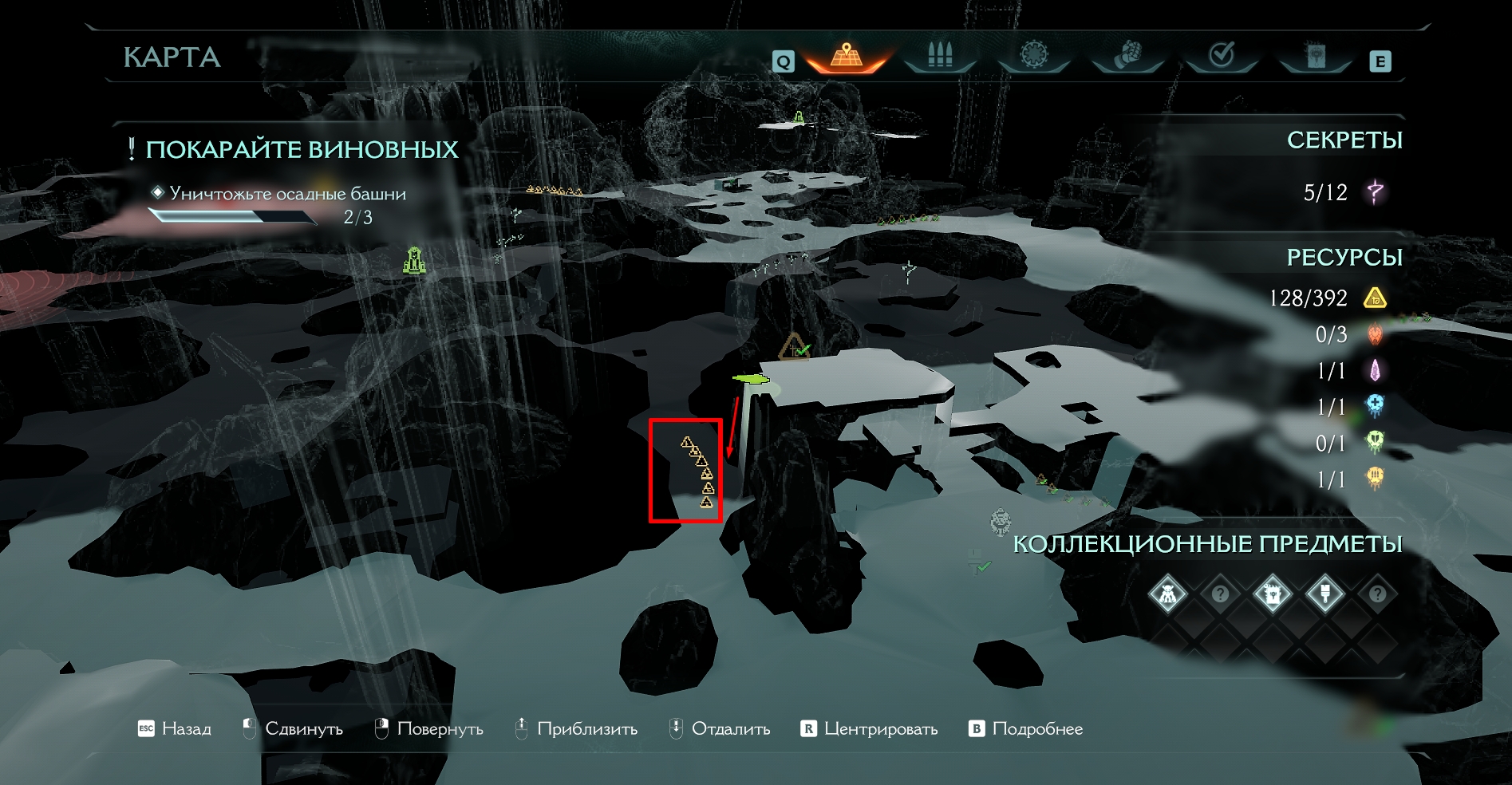
Task: Select the paintbrush skin collectible
Action: coord(1324,594)
